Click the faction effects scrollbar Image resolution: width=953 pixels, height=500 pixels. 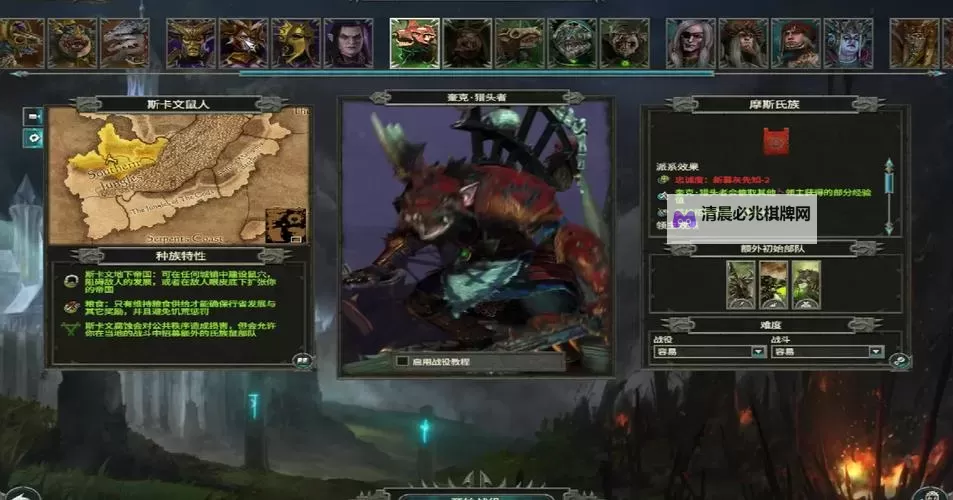tap(887, 190)
